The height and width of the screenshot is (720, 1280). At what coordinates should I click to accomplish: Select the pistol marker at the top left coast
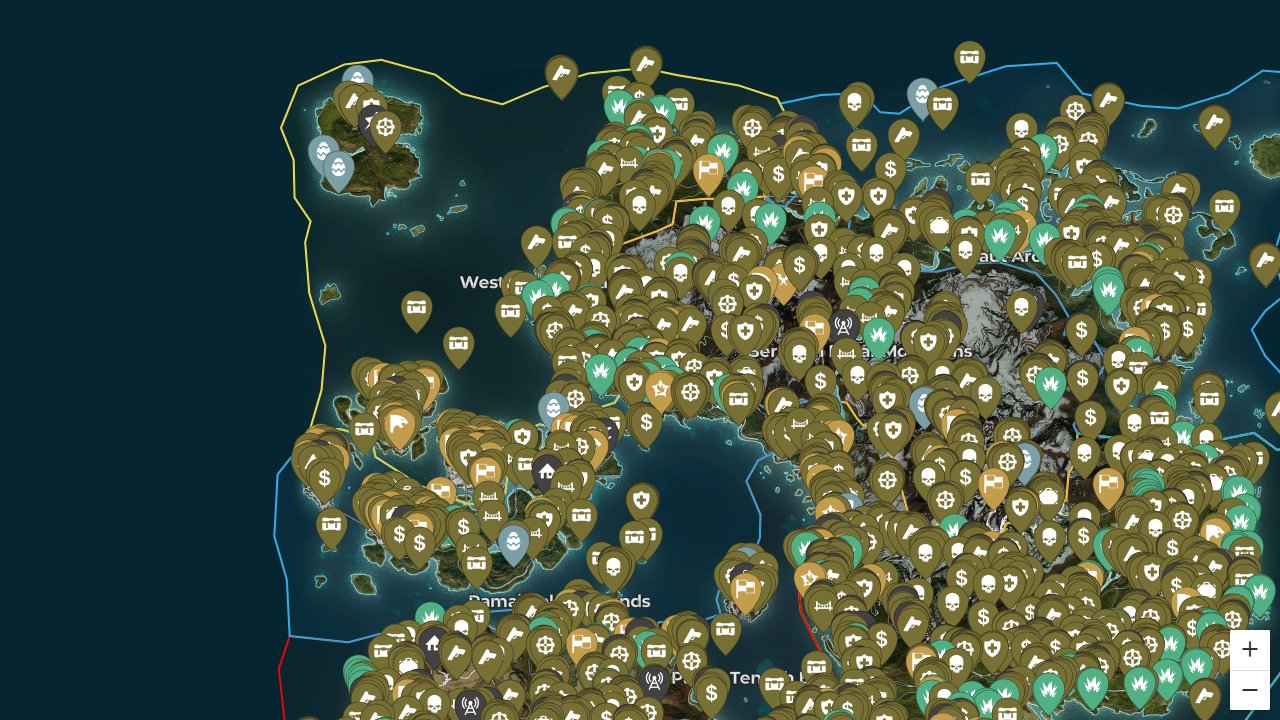point(561,73)
